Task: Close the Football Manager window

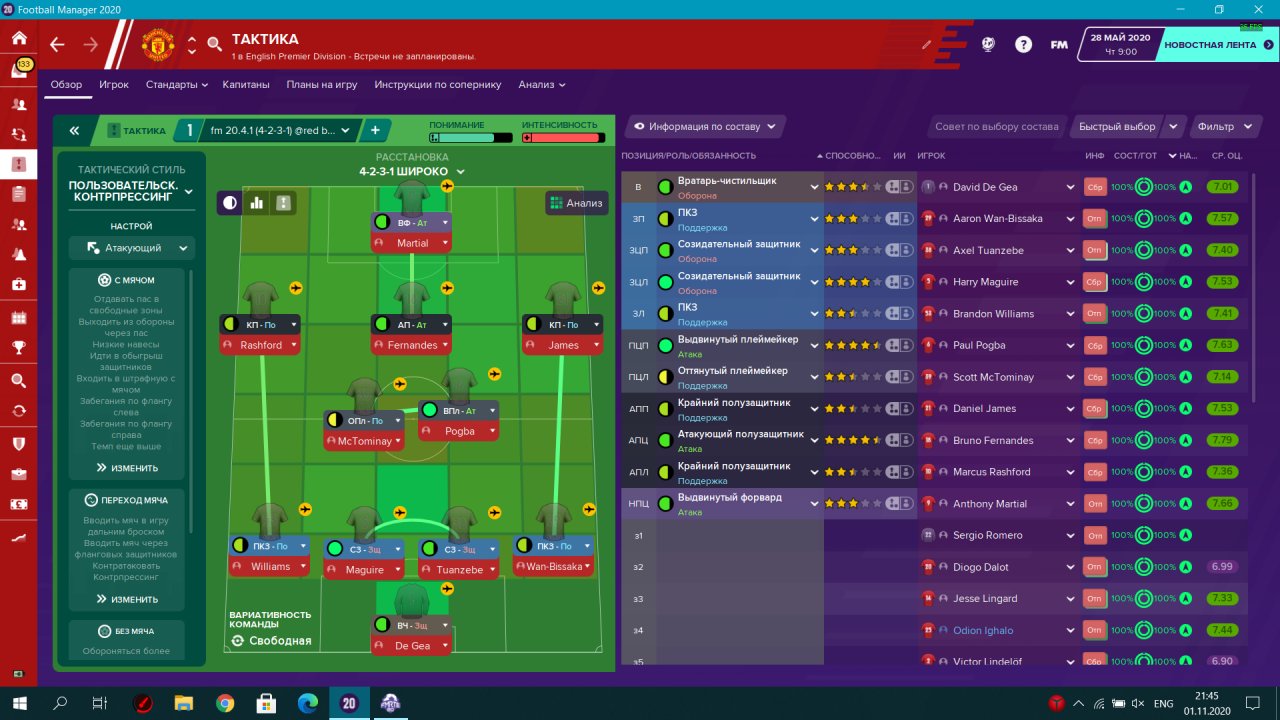Action: click(x=1258, y=9)
